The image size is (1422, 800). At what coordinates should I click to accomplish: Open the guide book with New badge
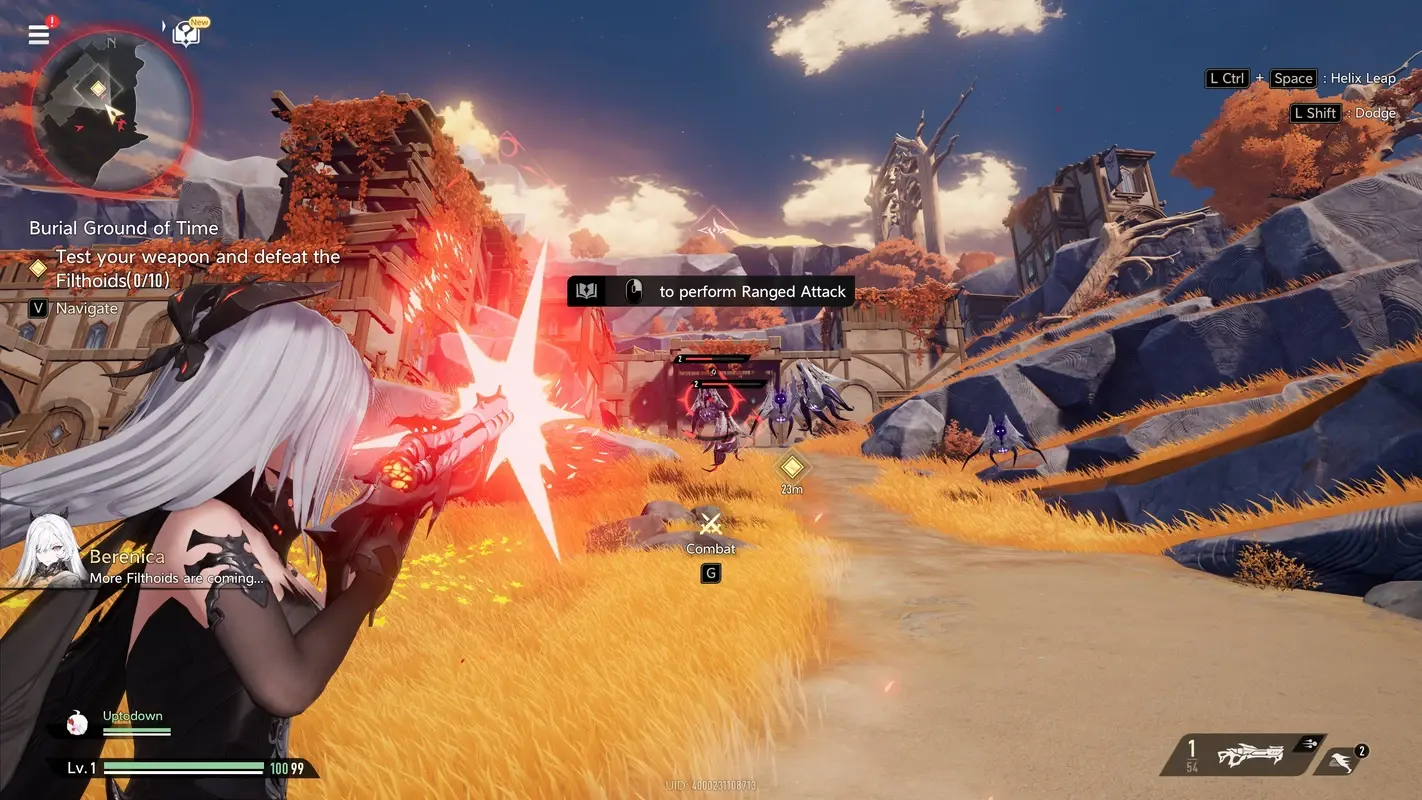pos(186,31)
